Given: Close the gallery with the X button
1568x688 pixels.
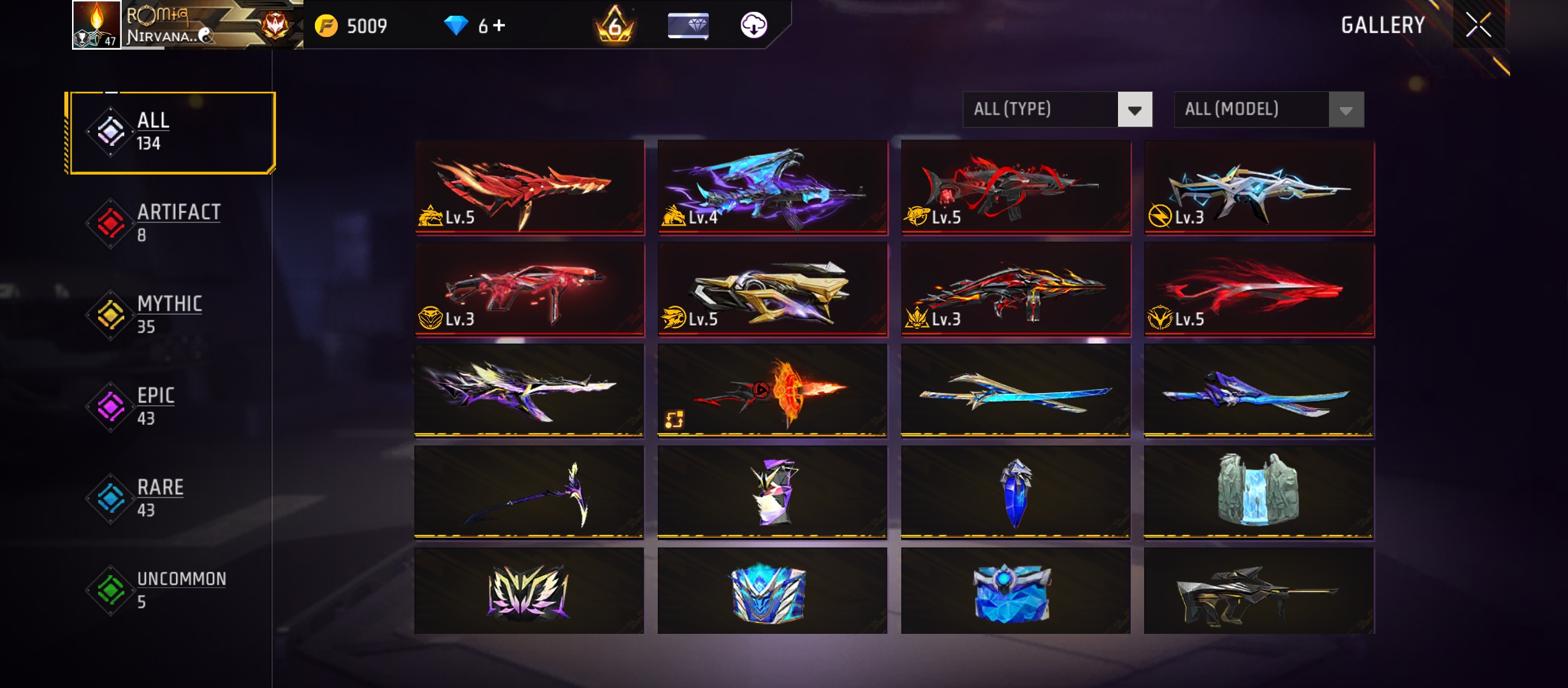Looking at the screenshot, I should [x=1479, y=25].
